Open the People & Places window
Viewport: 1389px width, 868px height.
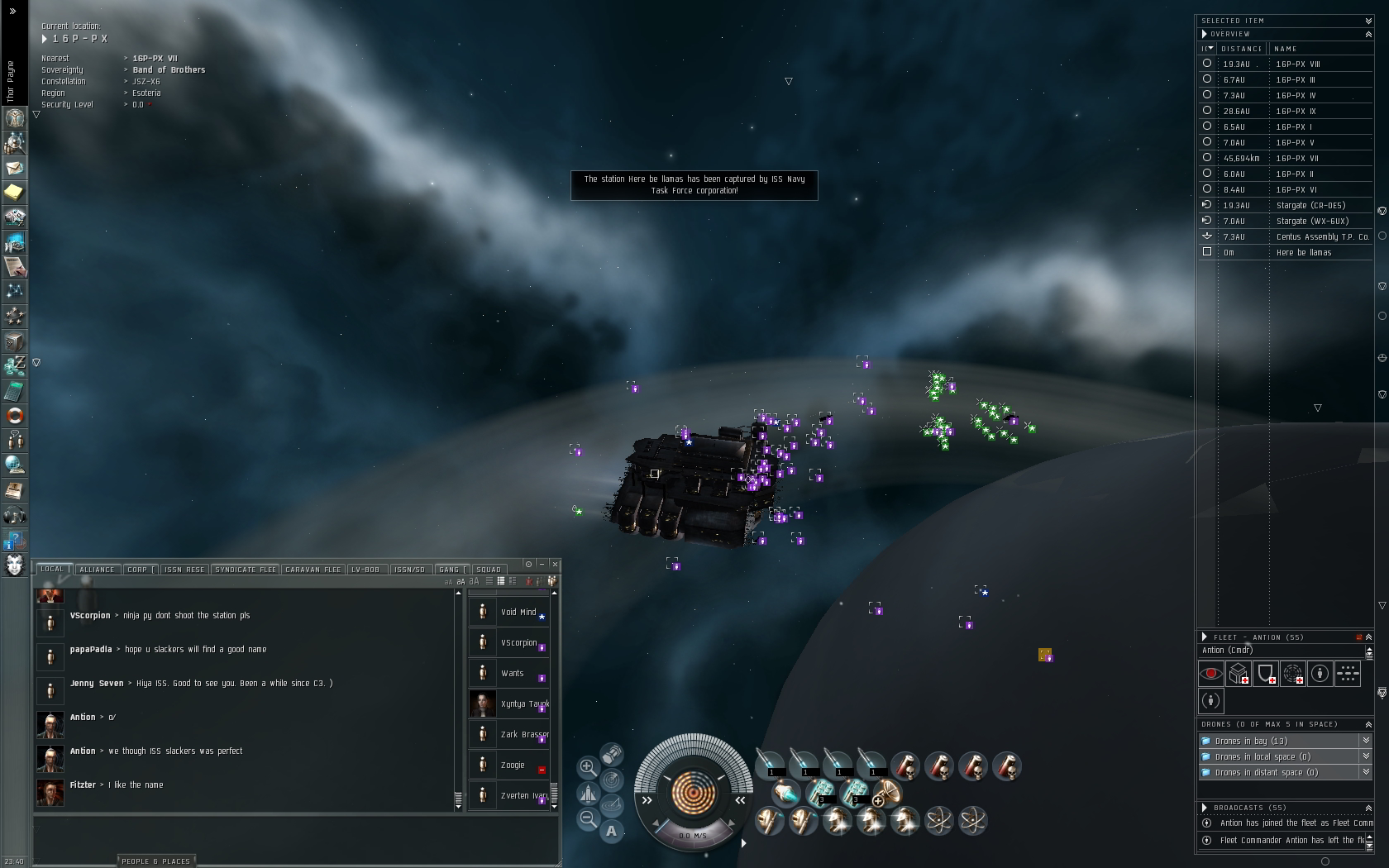point(155,861)
